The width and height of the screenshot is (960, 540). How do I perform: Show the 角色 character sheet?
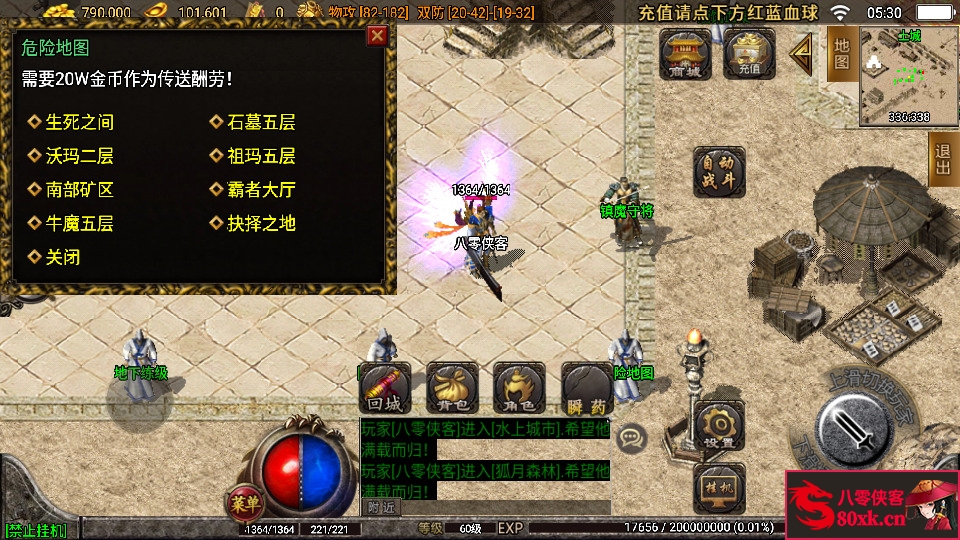pos(519,388)
